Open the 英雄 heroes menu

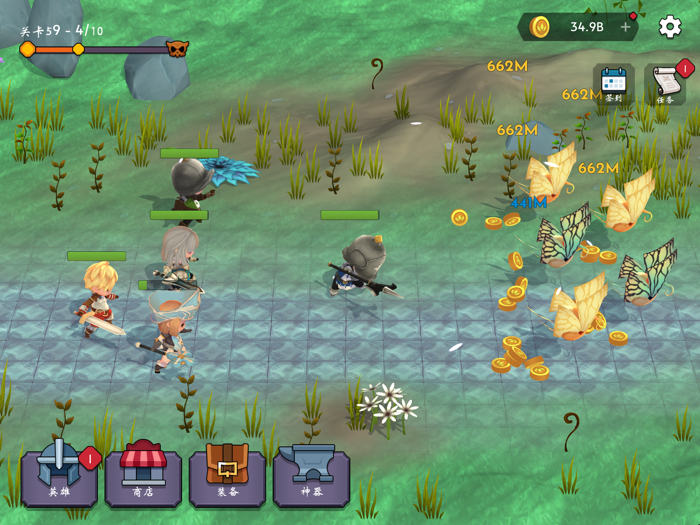(59, 474)
